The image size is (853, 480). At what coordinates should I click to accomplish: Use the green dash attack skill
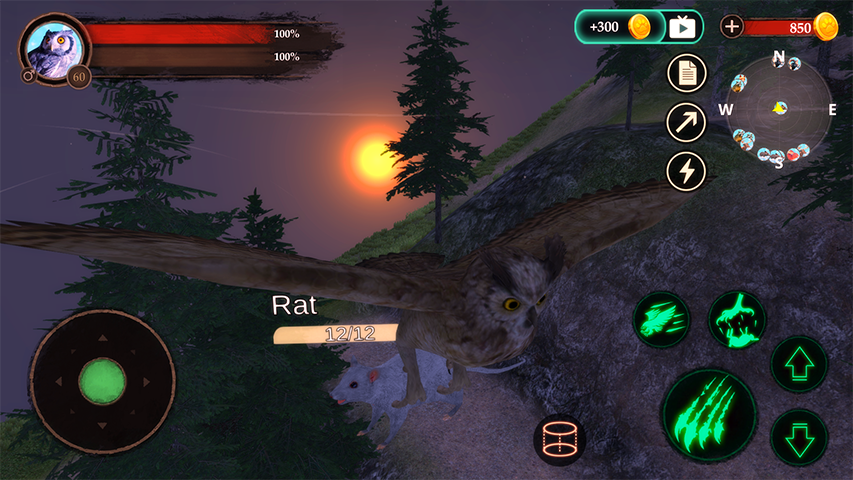click(x=662, y=320)
